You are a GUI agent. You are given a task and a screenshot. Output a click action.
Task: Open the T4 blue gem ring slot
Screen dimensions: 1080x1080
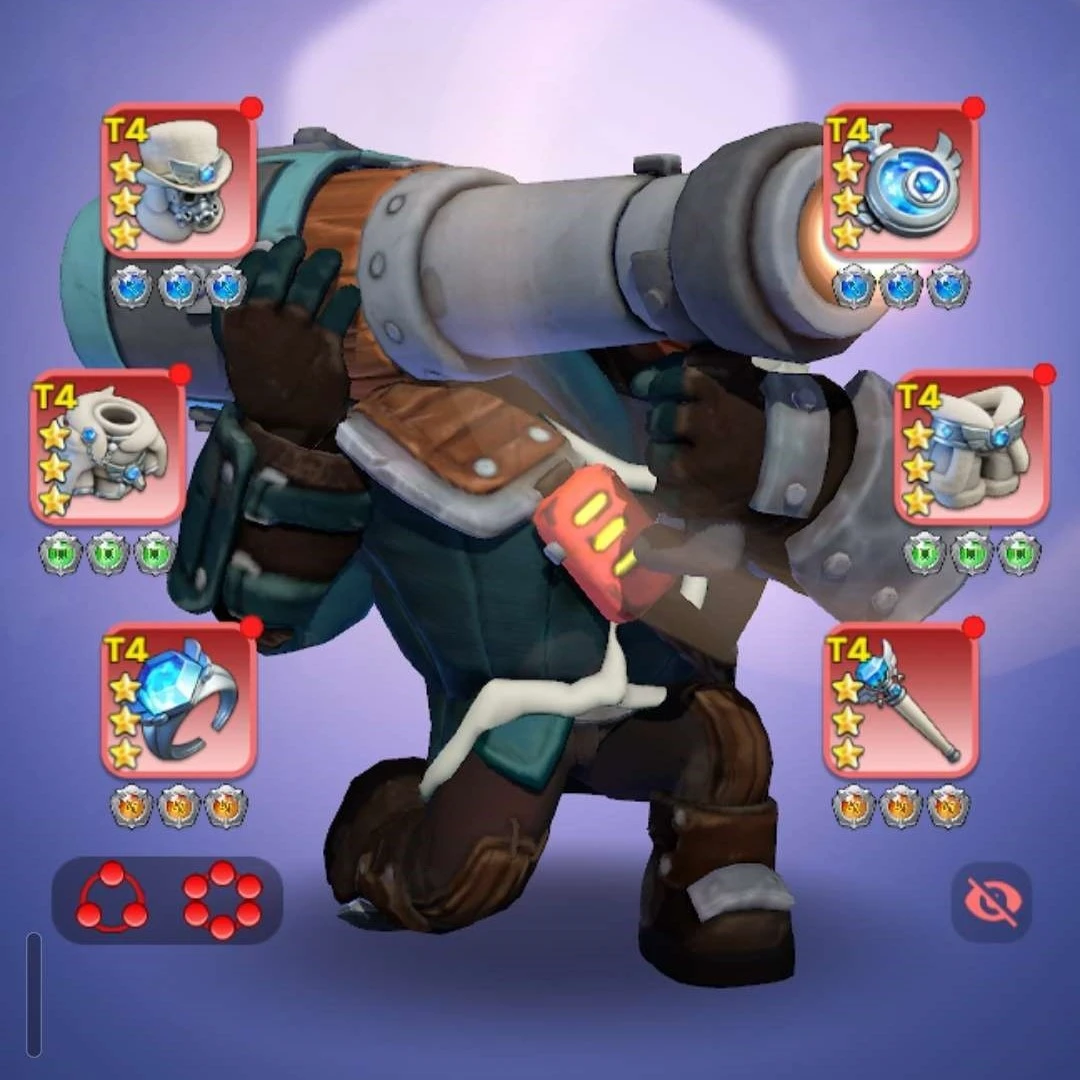click(x=179, y=700)
